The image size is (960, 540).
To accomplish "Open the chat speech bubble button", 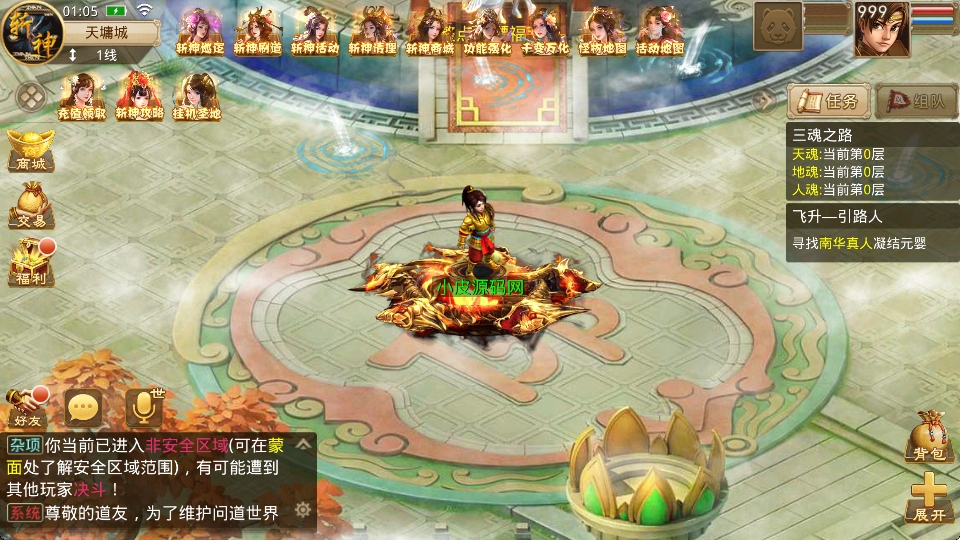I will tap(83, 408).
